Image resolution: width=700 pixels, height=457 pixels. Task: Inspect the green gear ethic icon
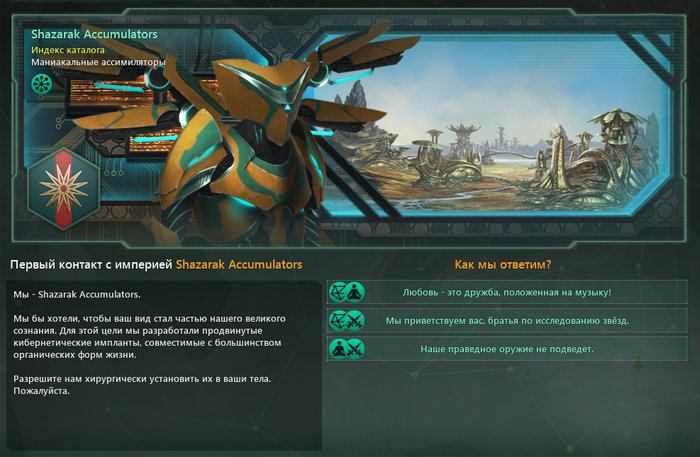click(41, 83)
